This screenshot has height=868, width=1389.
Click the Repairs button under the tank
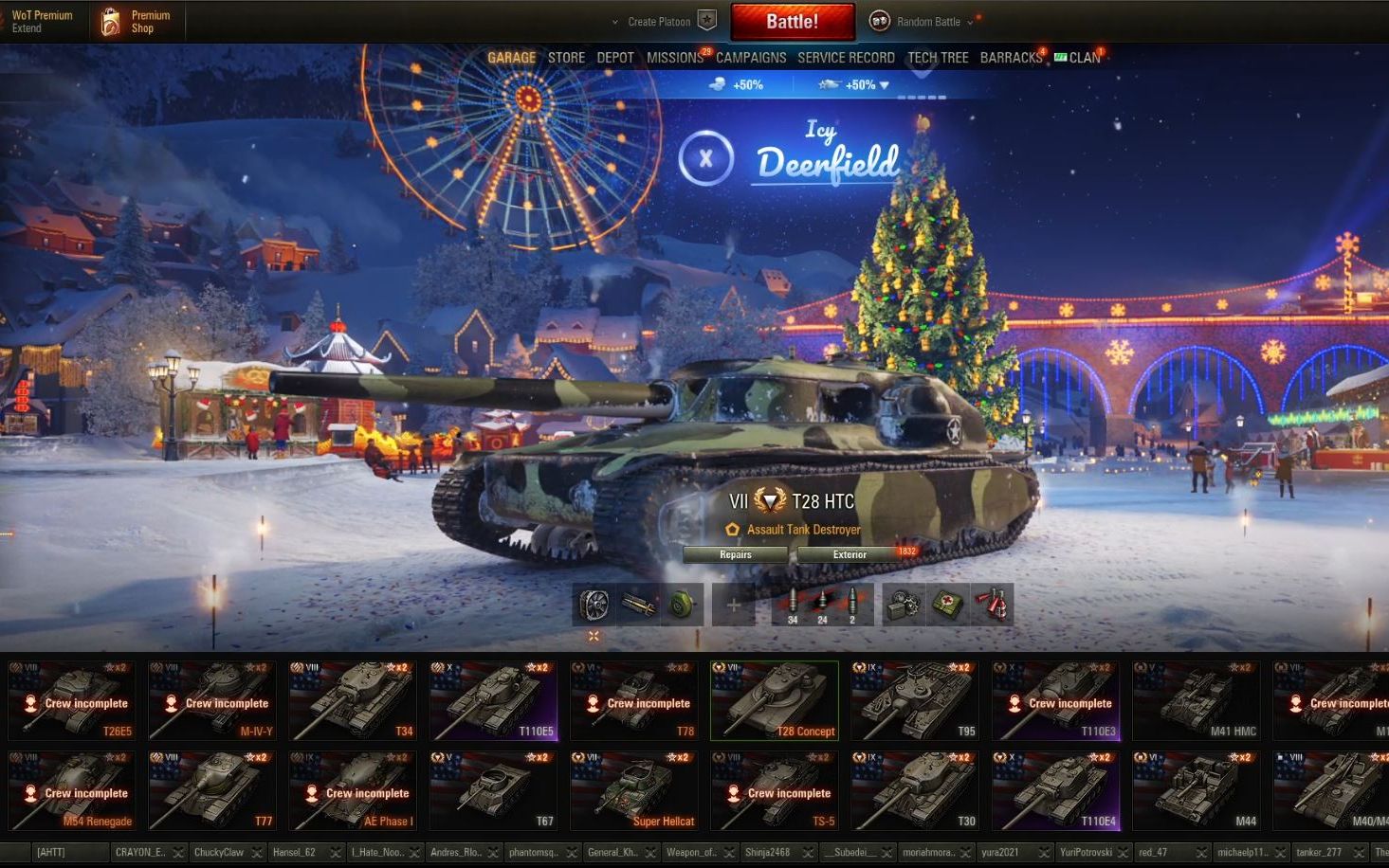[736, 555]
